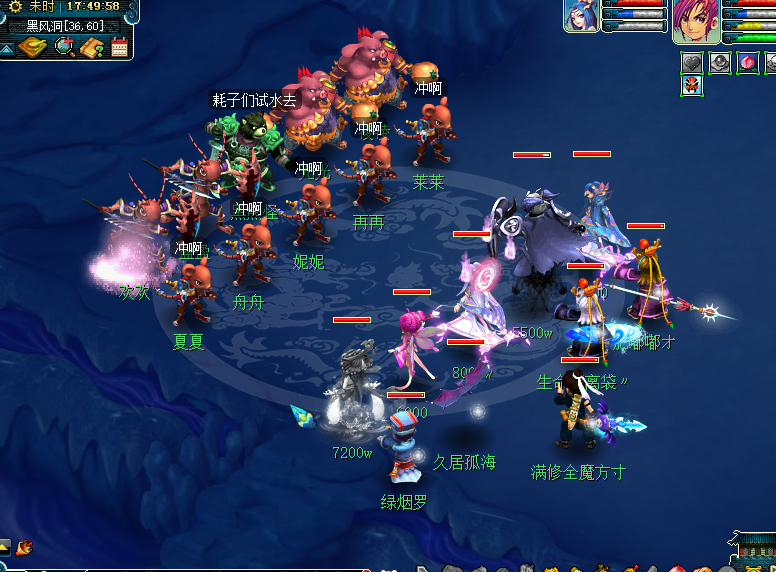776x572 pixels.
Task: Open the golden compass map icon
Action: pyautogui.click(x=32, y=46)
